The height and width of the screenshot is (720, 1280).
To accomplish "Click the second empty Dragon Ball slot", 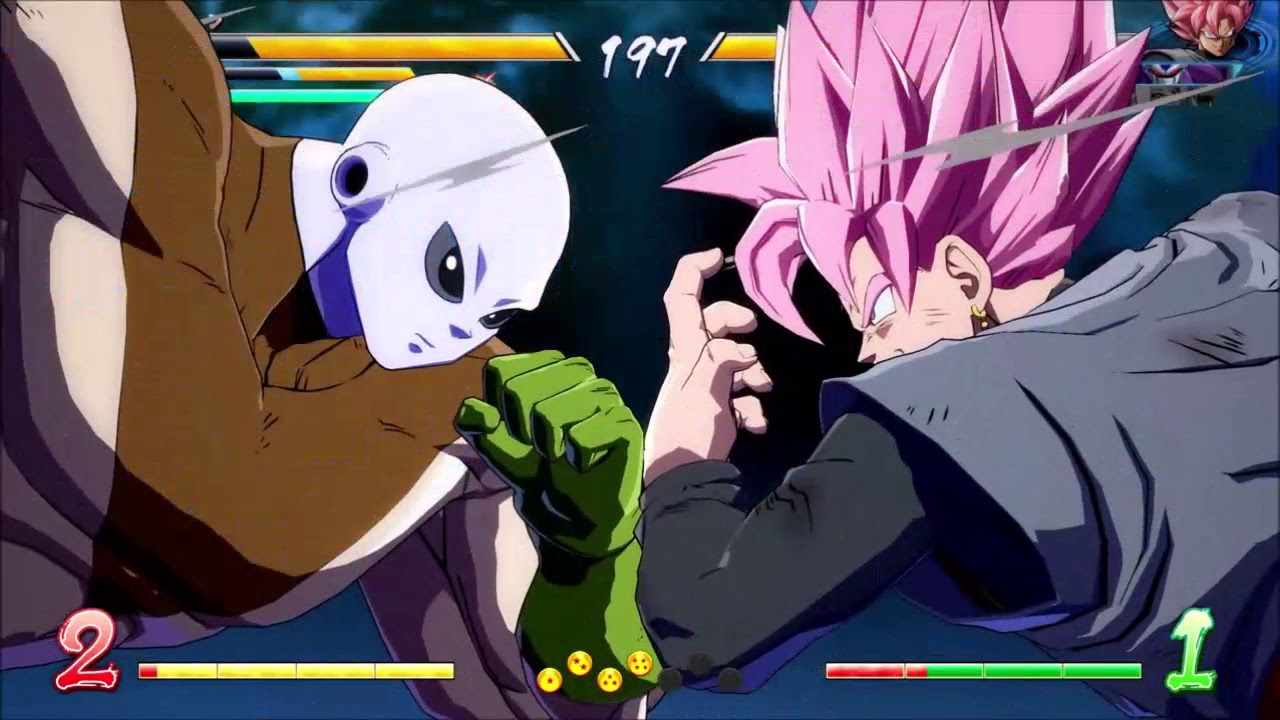I will point(700,662).
